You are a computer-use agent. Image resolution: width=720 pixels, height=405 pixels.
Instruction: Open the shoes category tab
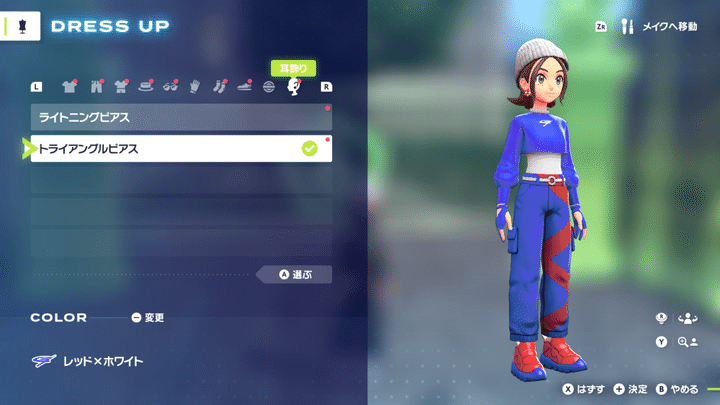click(x=245, y=87)
